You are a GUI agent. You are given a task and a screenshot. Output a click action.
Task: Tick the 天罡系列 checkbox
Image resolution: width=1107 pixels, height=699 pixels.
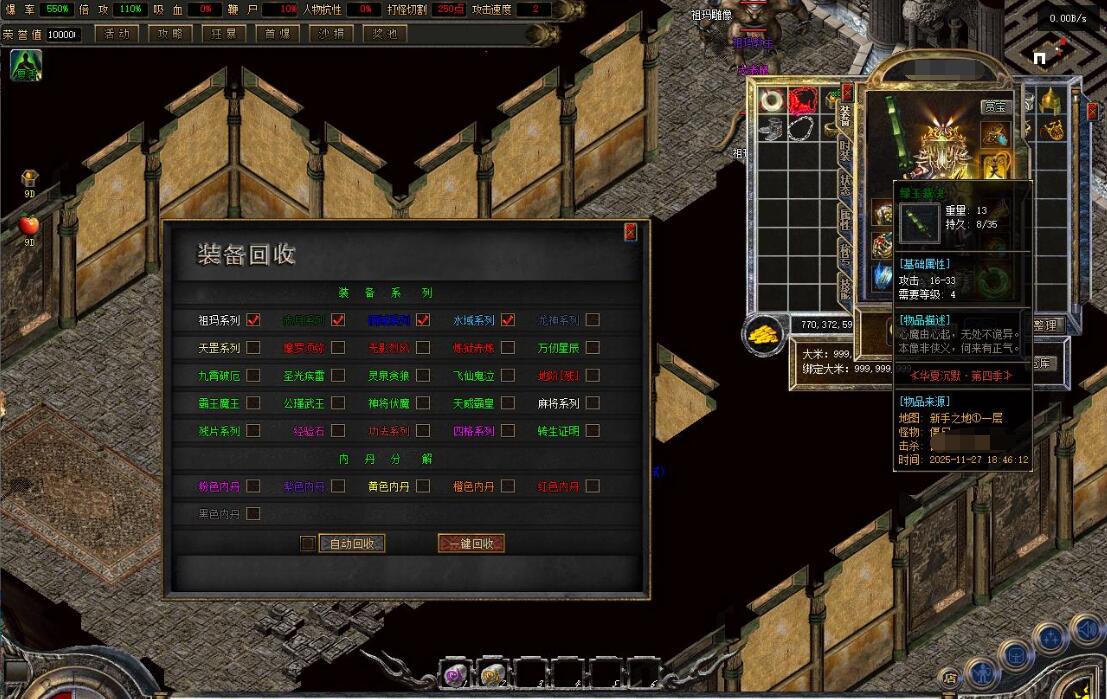pos(253,348)
